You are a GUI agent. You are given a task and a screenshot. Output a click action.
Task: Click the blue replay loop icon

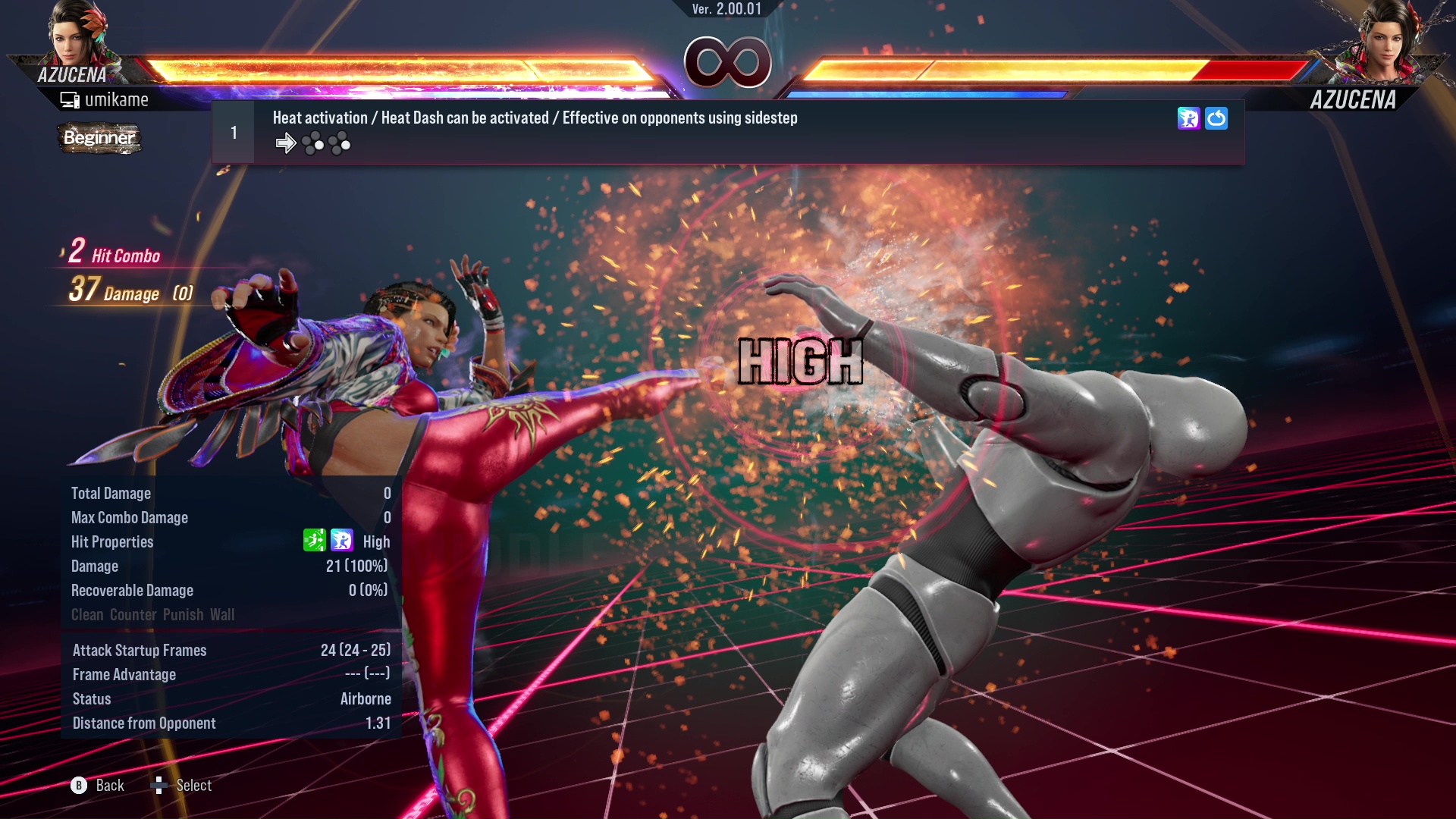click(1217, 119)
